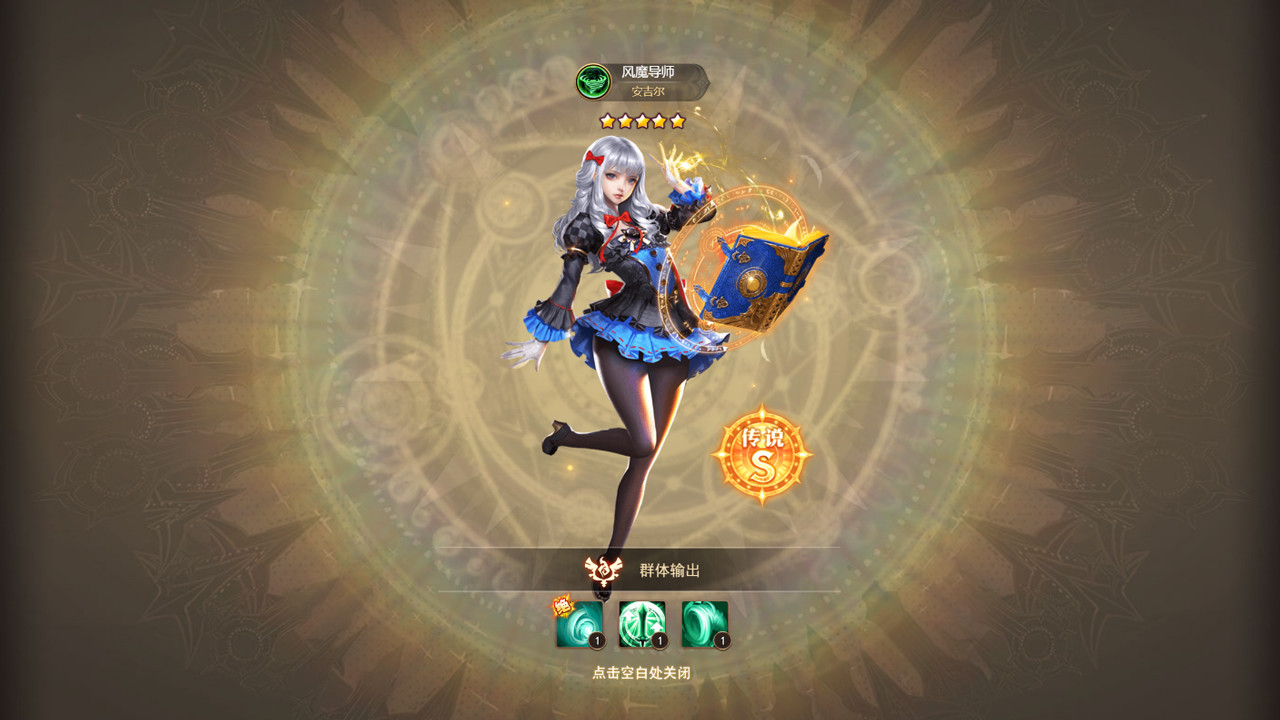Viewport: 1280px width, 720px height.
Task: Toggle the fifth star of the hero rating
Action: pyautogui.click(x=677, y=121)
